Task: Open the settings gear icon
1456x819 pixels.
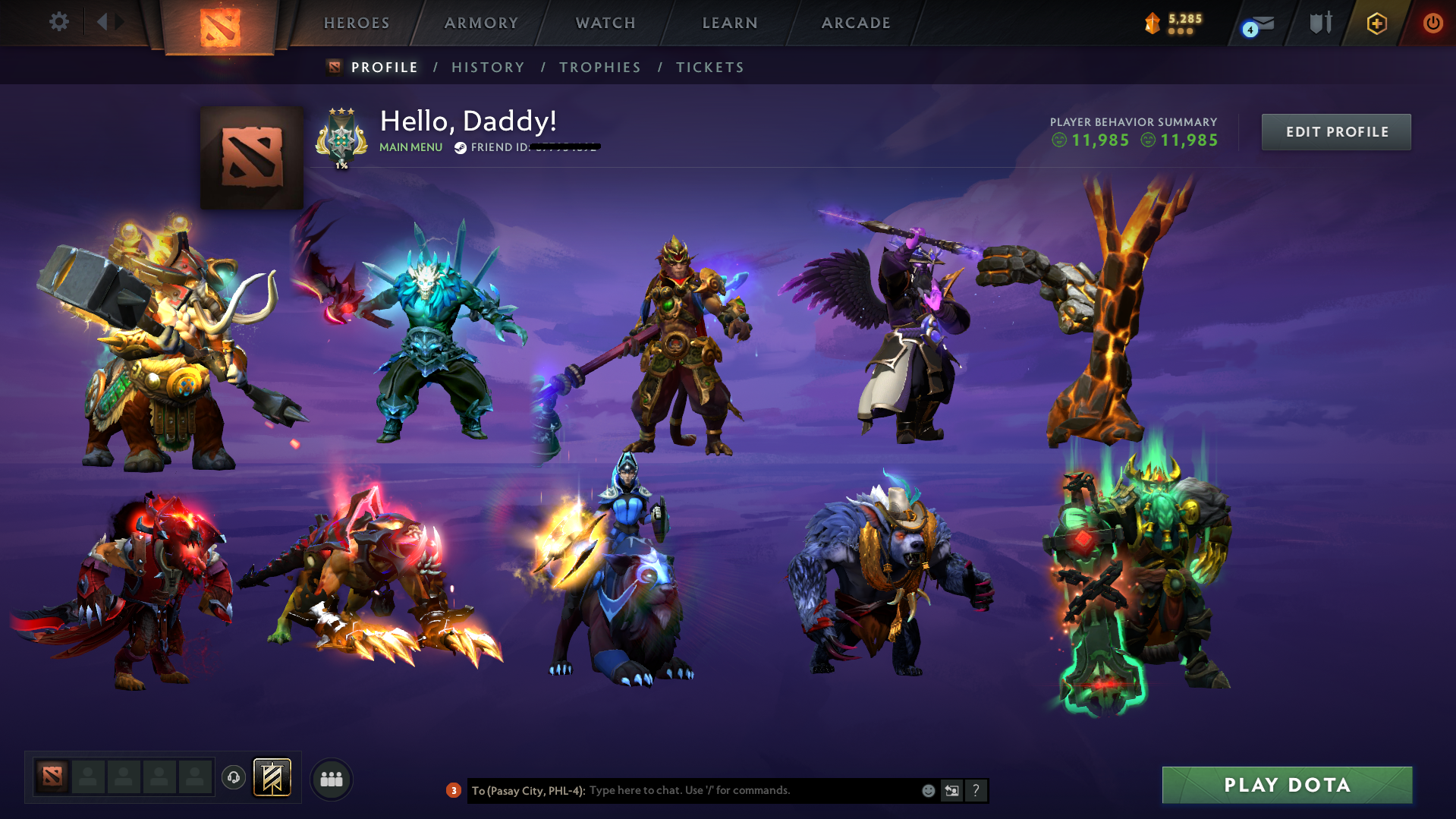Action: (x=58, y=22)
